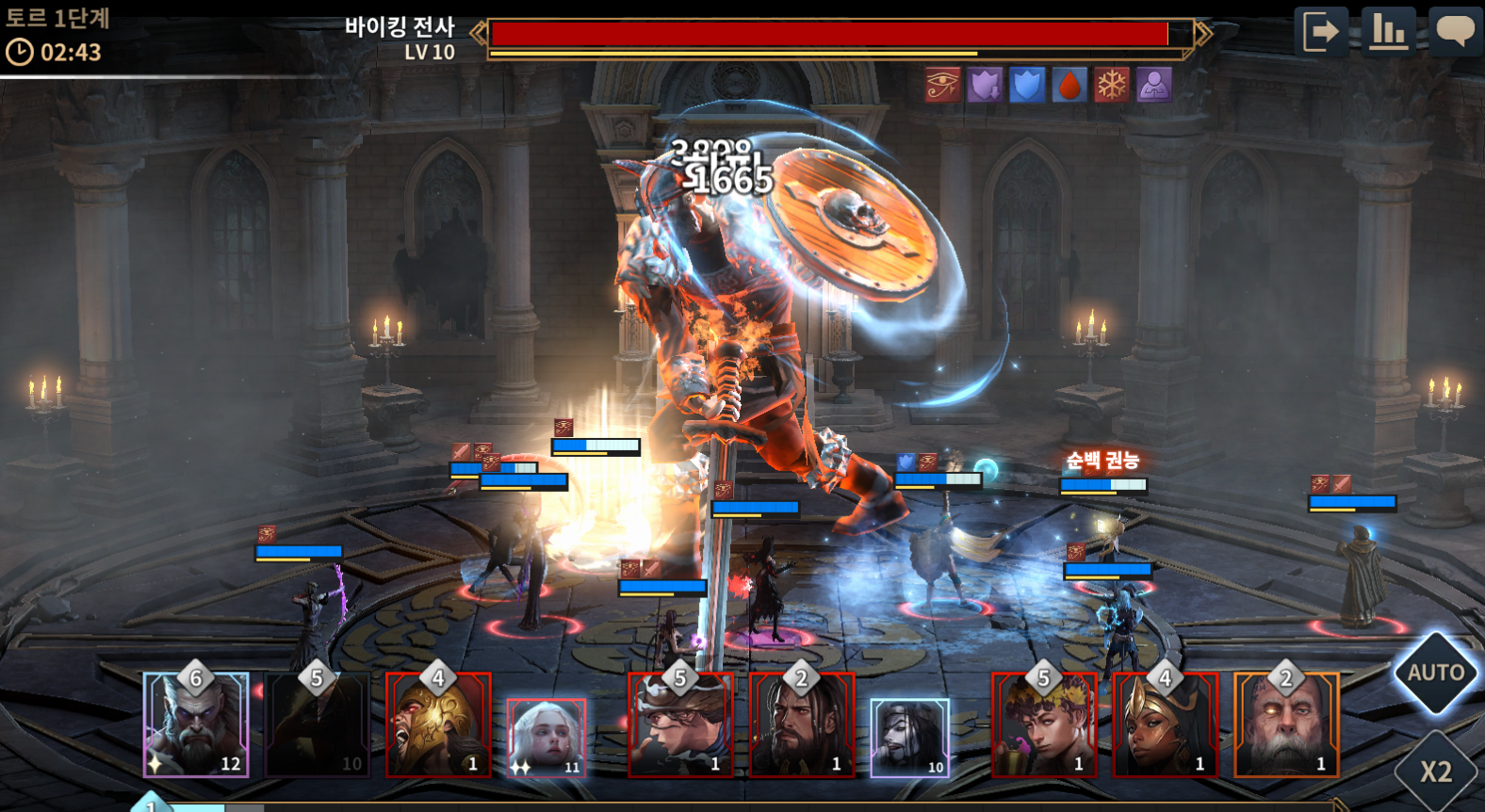Viewport: 1485px width, 812px height.
Task: Inspect the purple shield-down debuff icon
Action: [x=985, y=85]
